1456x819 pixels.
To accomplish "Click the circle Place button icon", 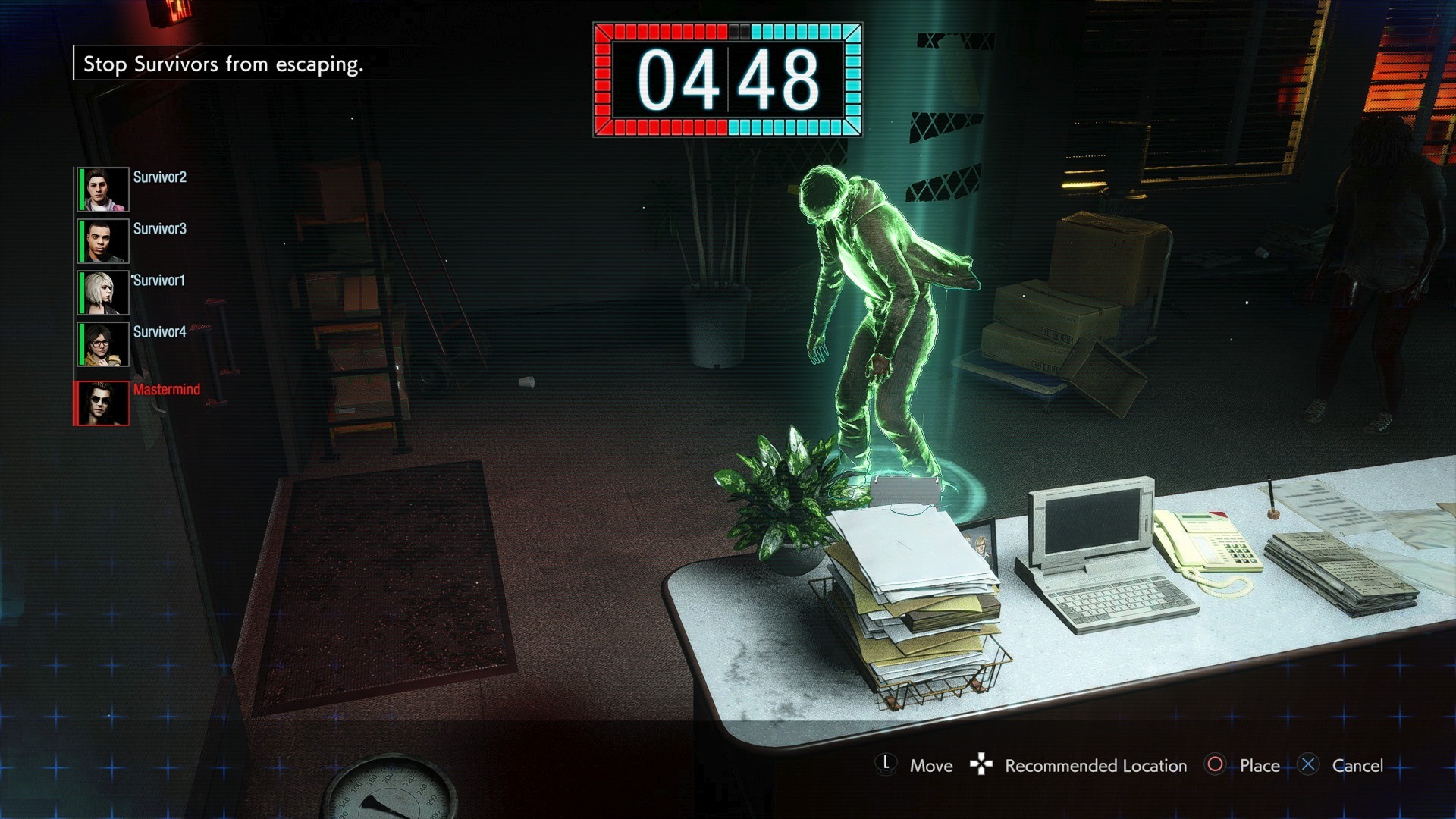I will tap(1216, 766).
